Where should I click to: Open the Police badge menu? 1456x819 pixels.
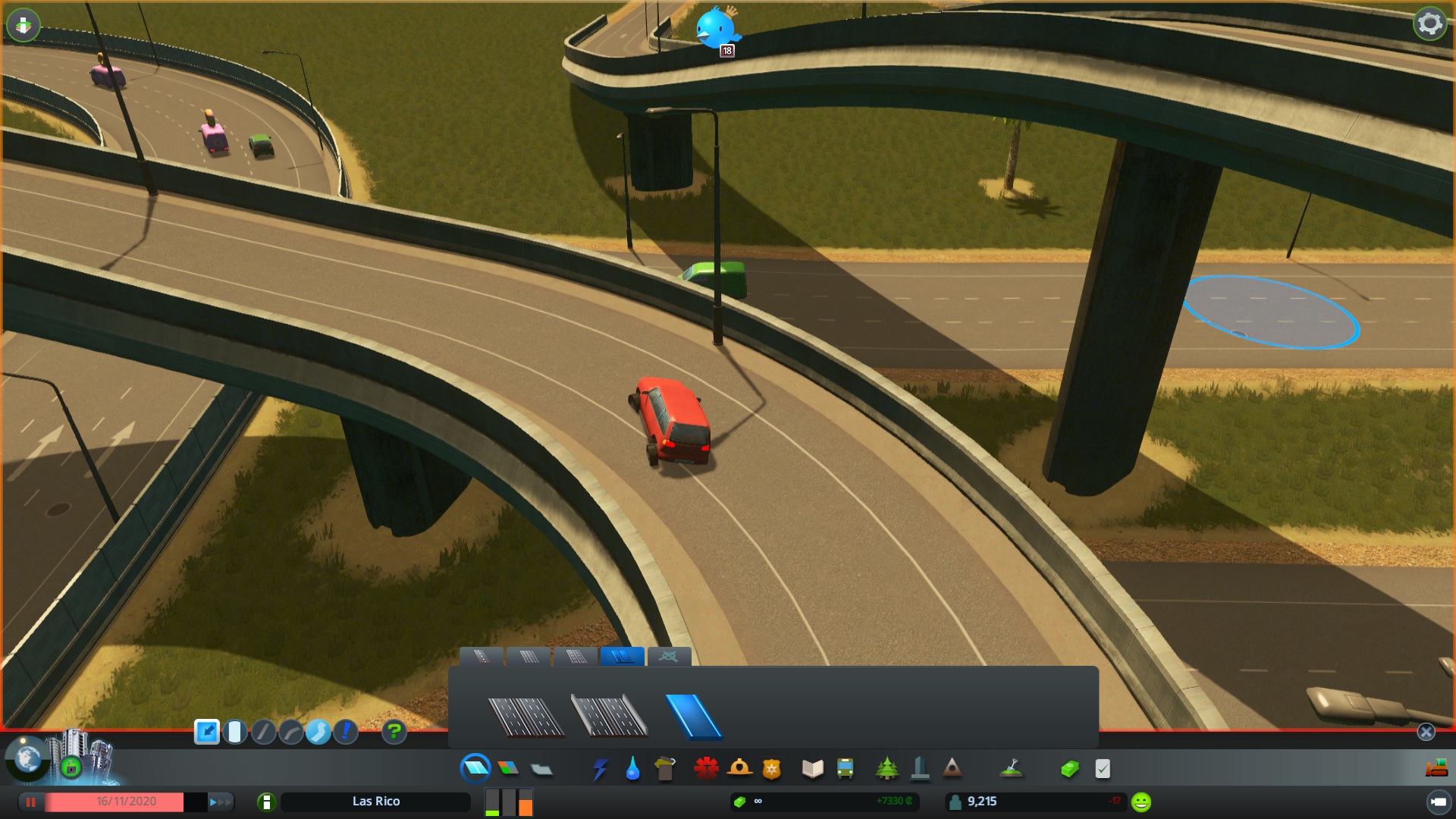[771, 769]
